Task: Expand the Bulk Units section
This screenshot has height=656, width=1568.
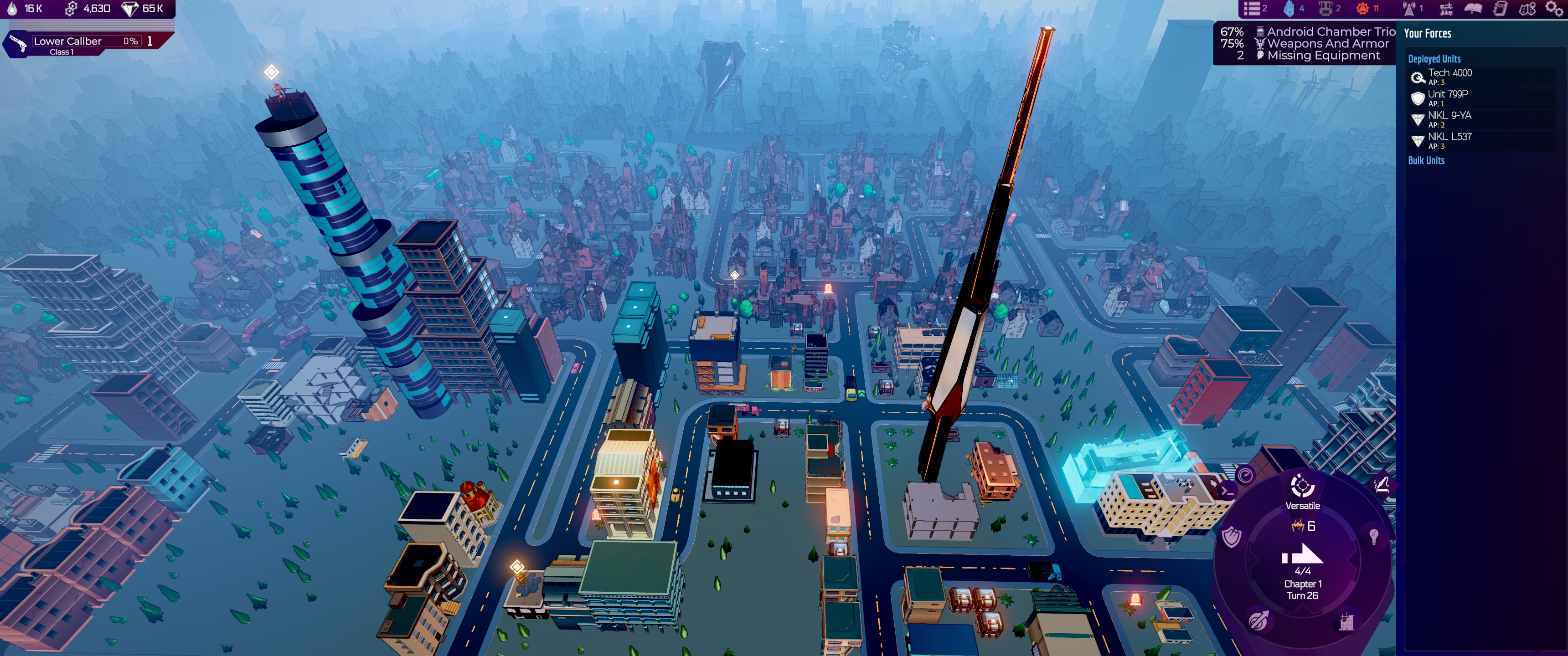Action: coord(1426,161)
